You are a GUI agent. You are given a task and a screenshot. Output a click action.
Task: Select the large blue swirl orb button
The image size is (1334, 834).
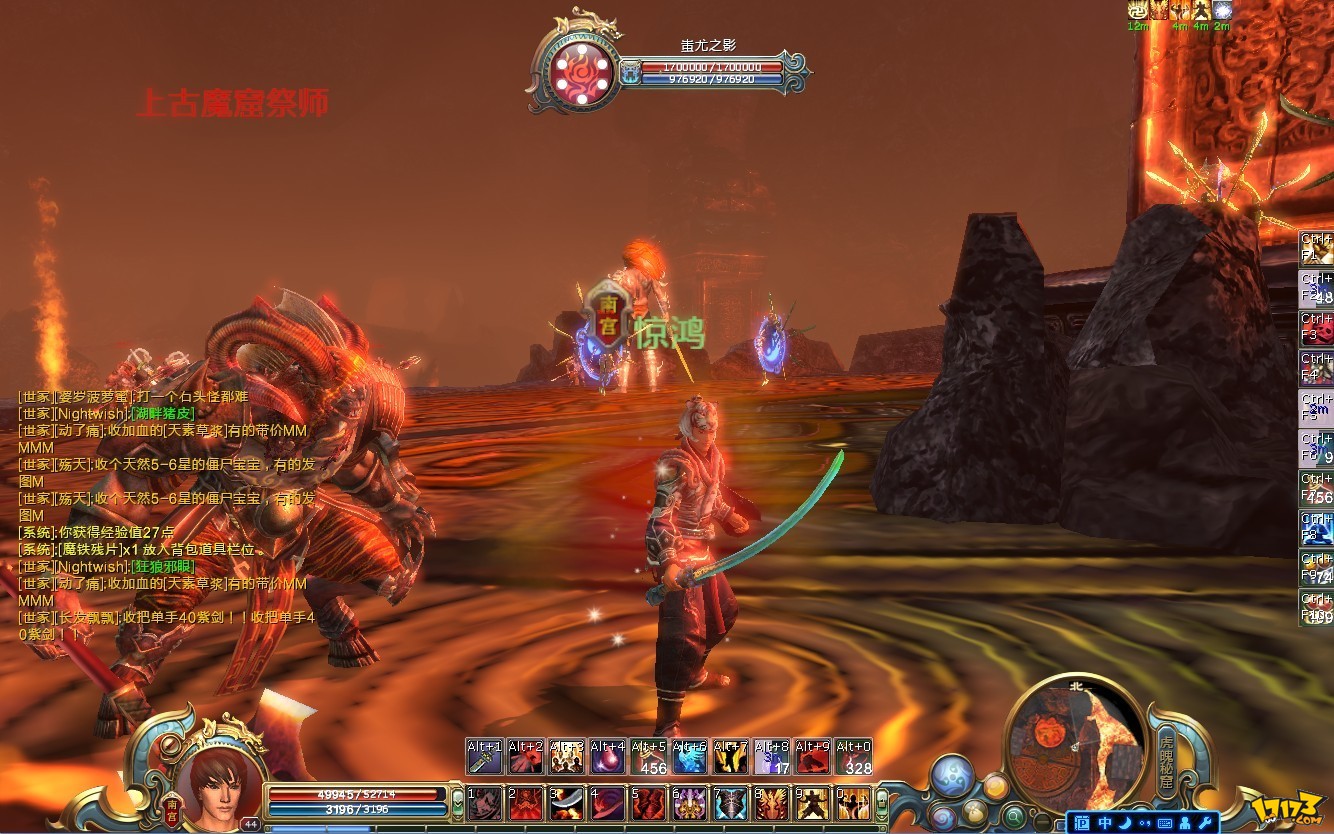(x=951, y=777)
